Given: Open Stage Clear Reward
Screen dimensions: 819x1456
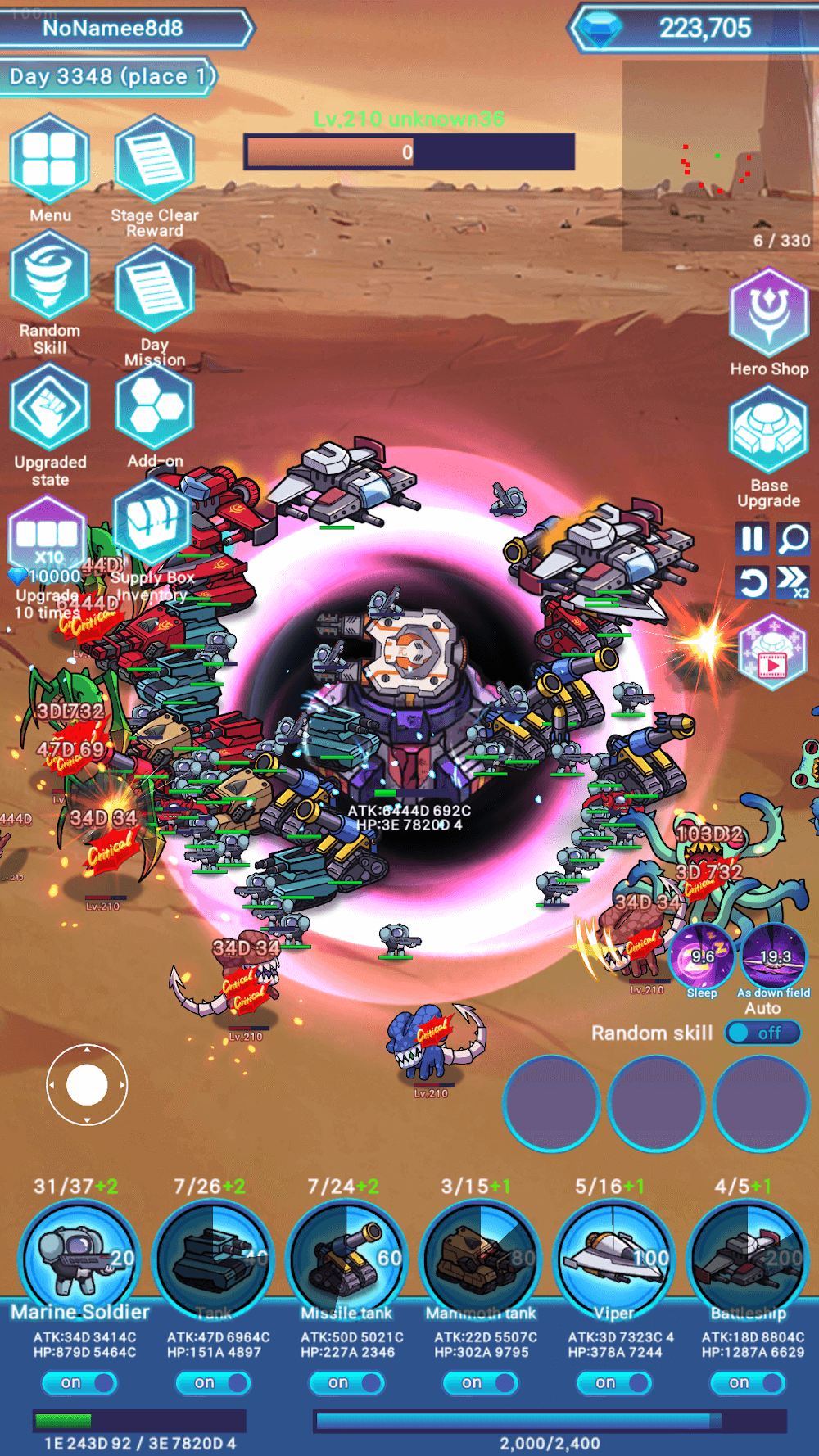Looking at the screenshot, I should click(154, 160).
